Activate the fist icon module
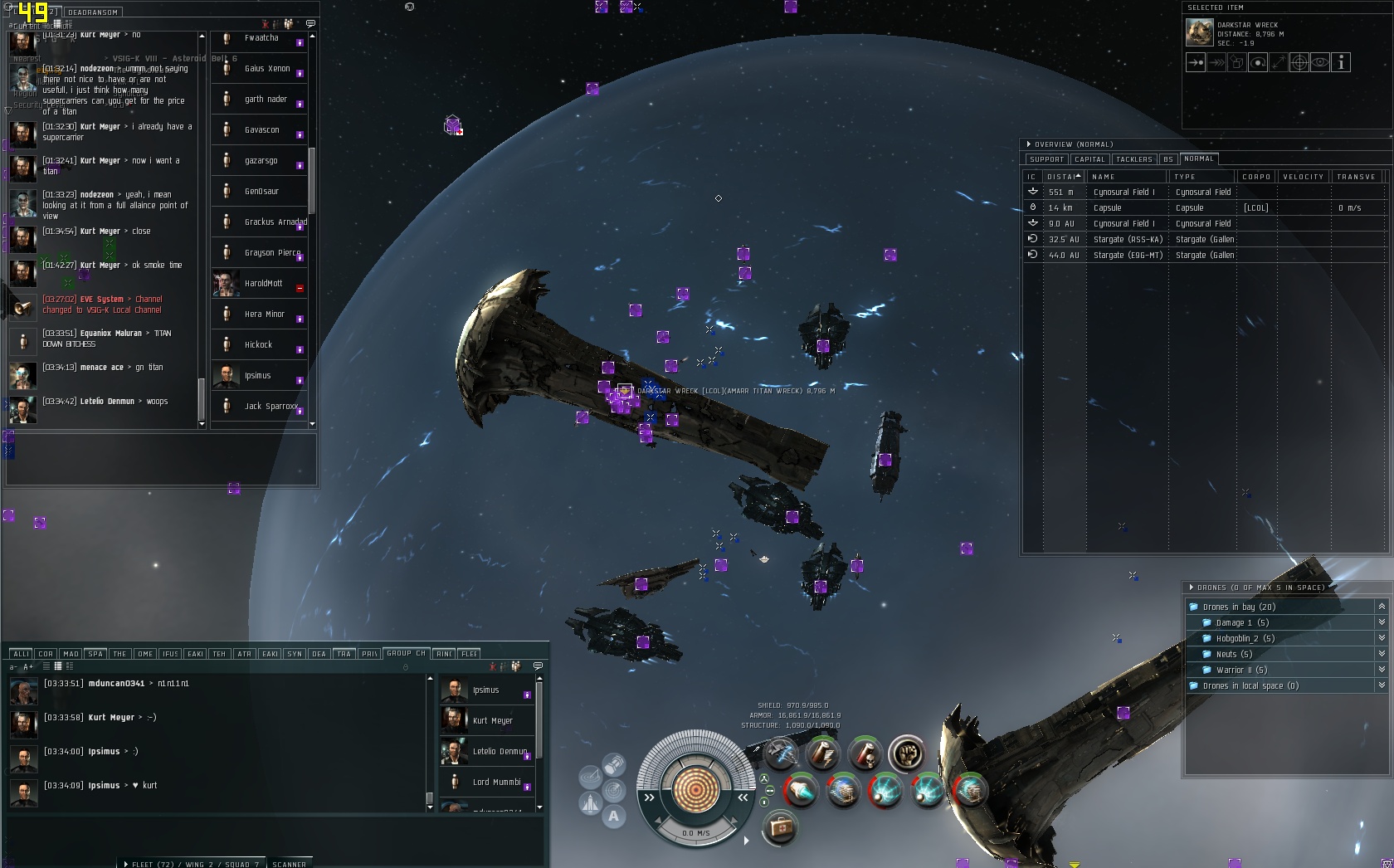The width and height of the screenshot is (1394, 868). click(x=906, y=754)
